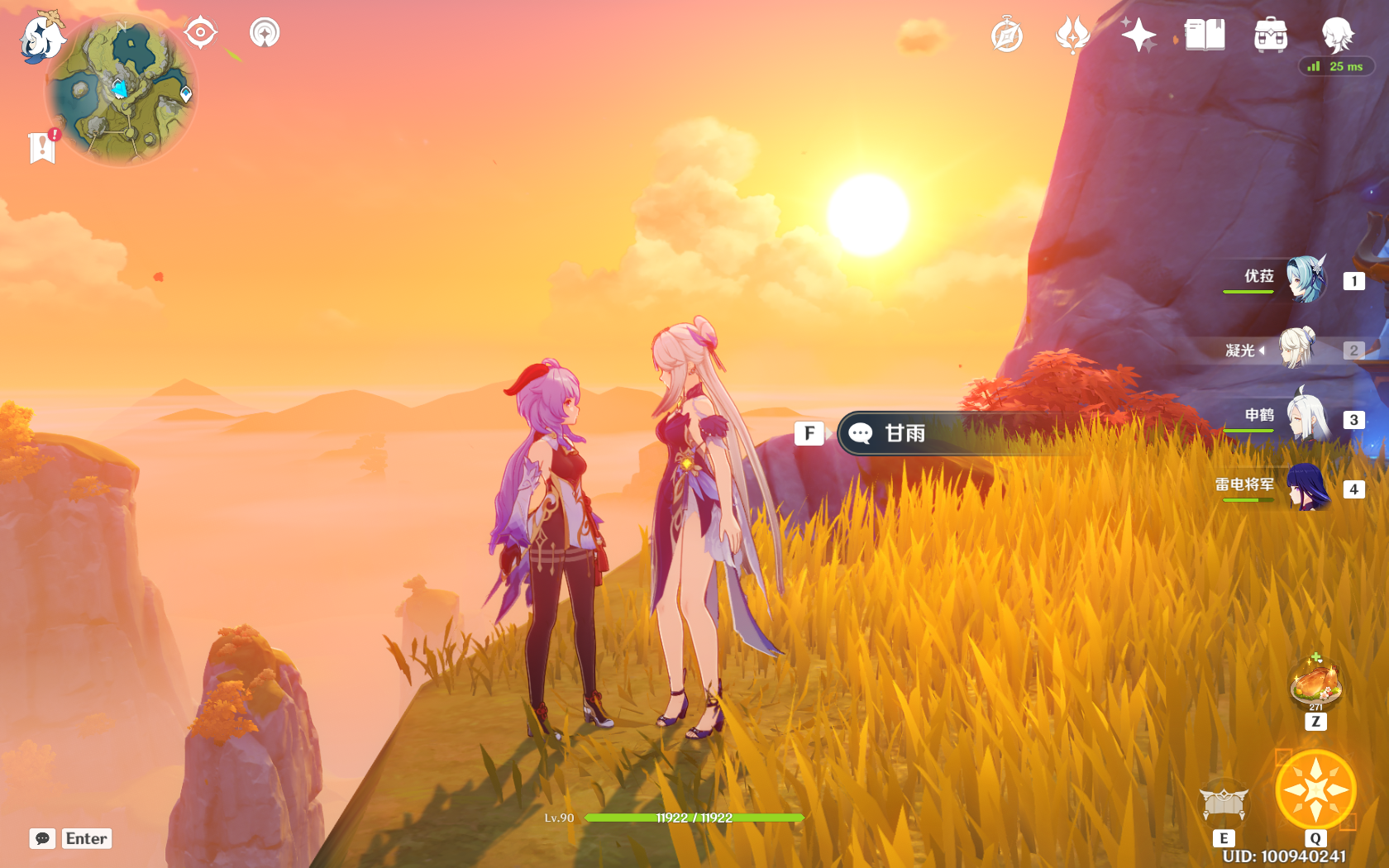The height and width of the screenshot is (868, 1389).
Task: Open the wish star icon
Action: [1138, 36]
